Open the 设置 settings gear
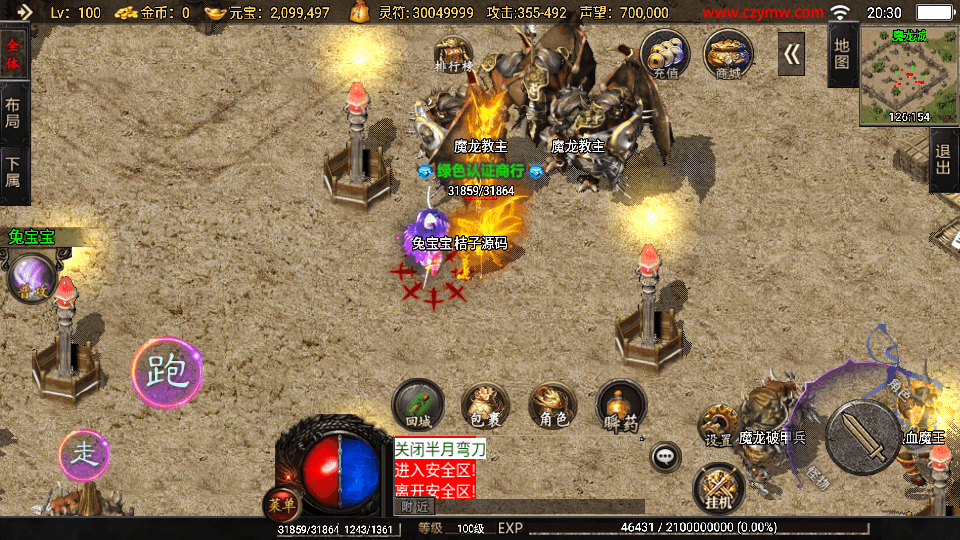 click(718, 425)
